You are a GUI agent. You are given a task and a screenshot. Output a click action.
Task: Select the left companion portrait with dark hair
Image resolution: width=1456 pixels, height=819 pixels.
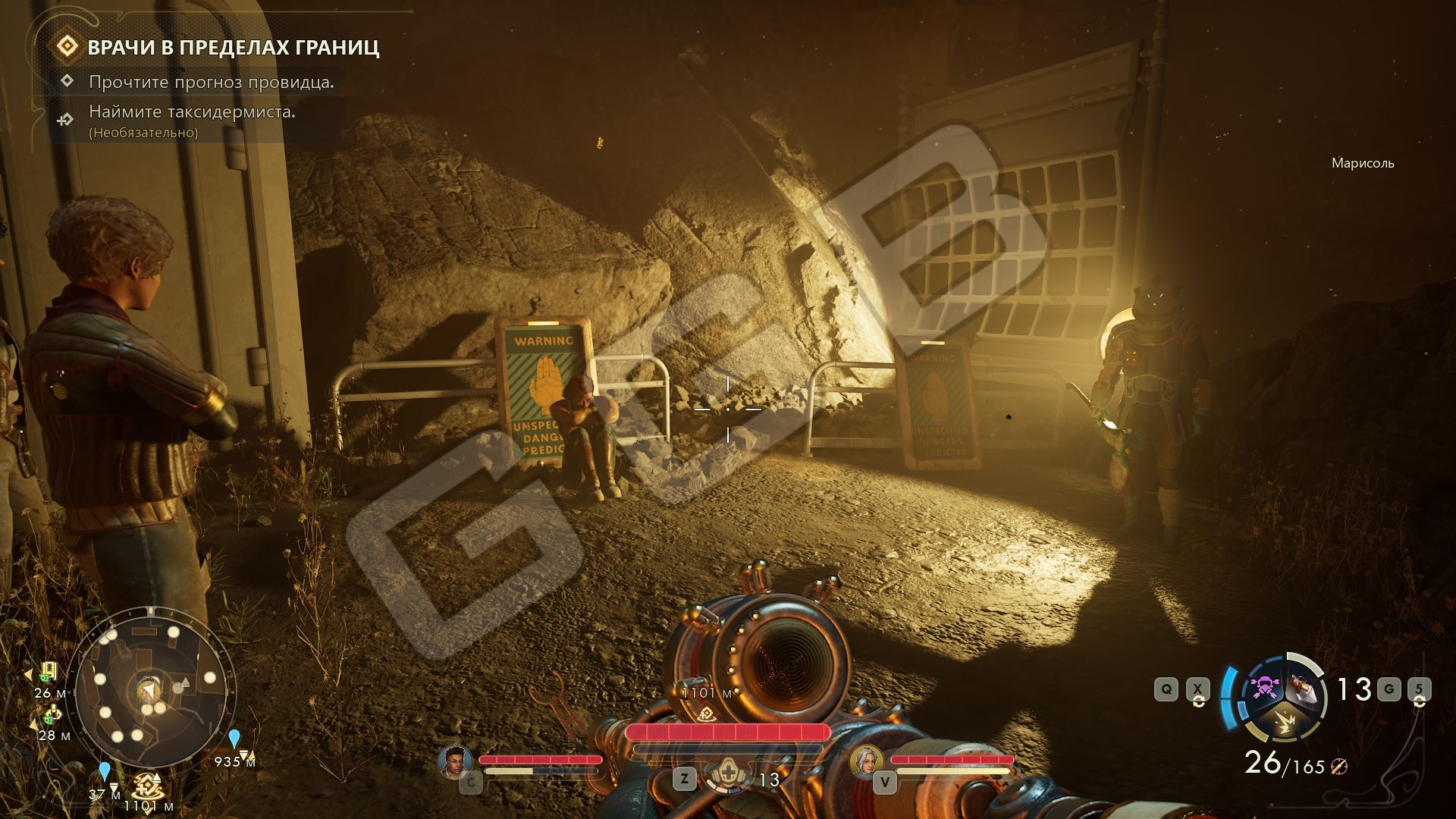(454, 761)
